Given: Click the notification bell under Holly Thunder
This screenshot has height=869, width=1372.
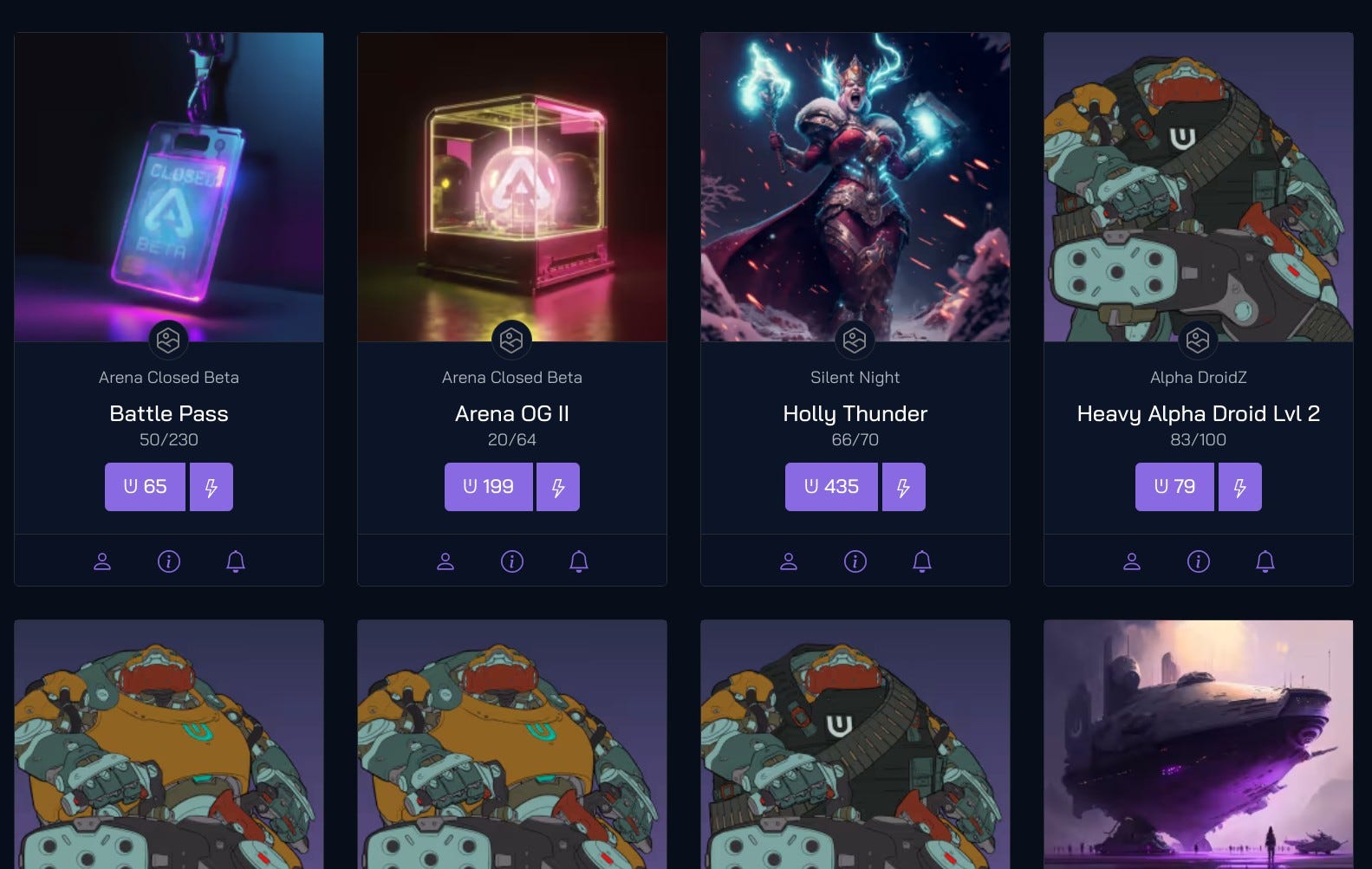Looking at the screenshot, I should 921,561.
